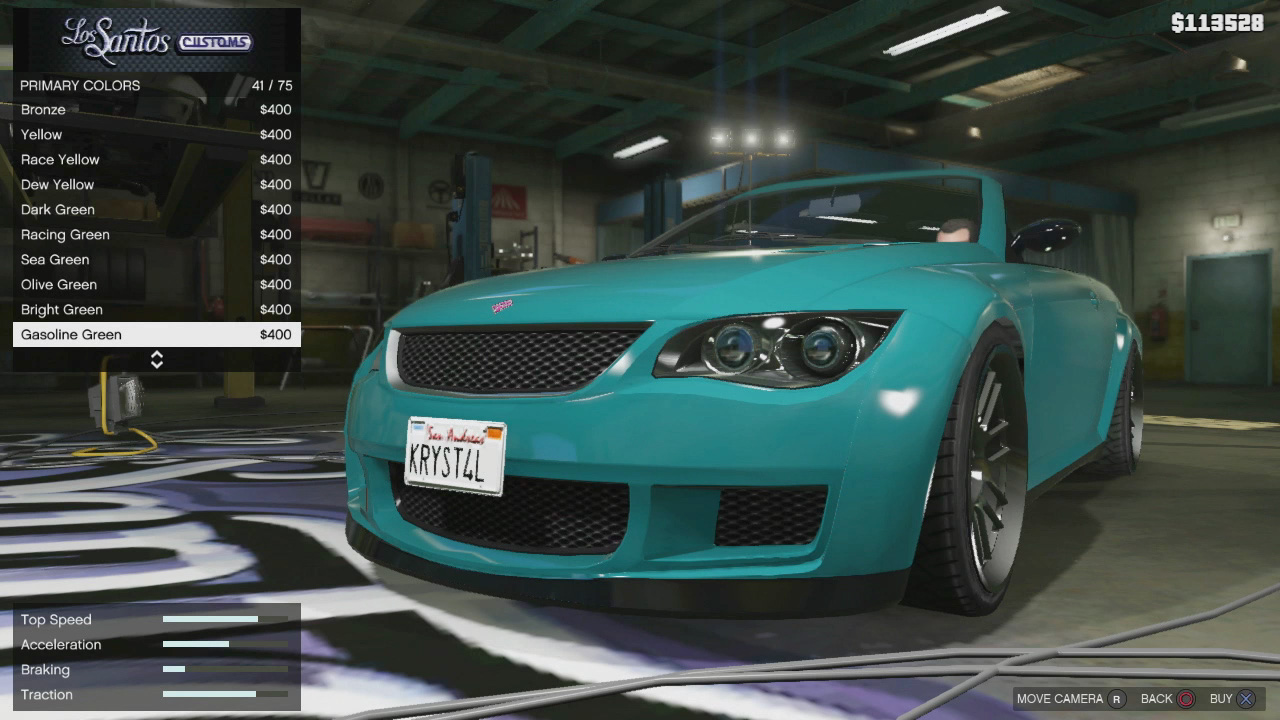Click the list scroll arrows indicator
Image resolution: width=1280 pixels, height=720 pixels.
tap(157, 360)
